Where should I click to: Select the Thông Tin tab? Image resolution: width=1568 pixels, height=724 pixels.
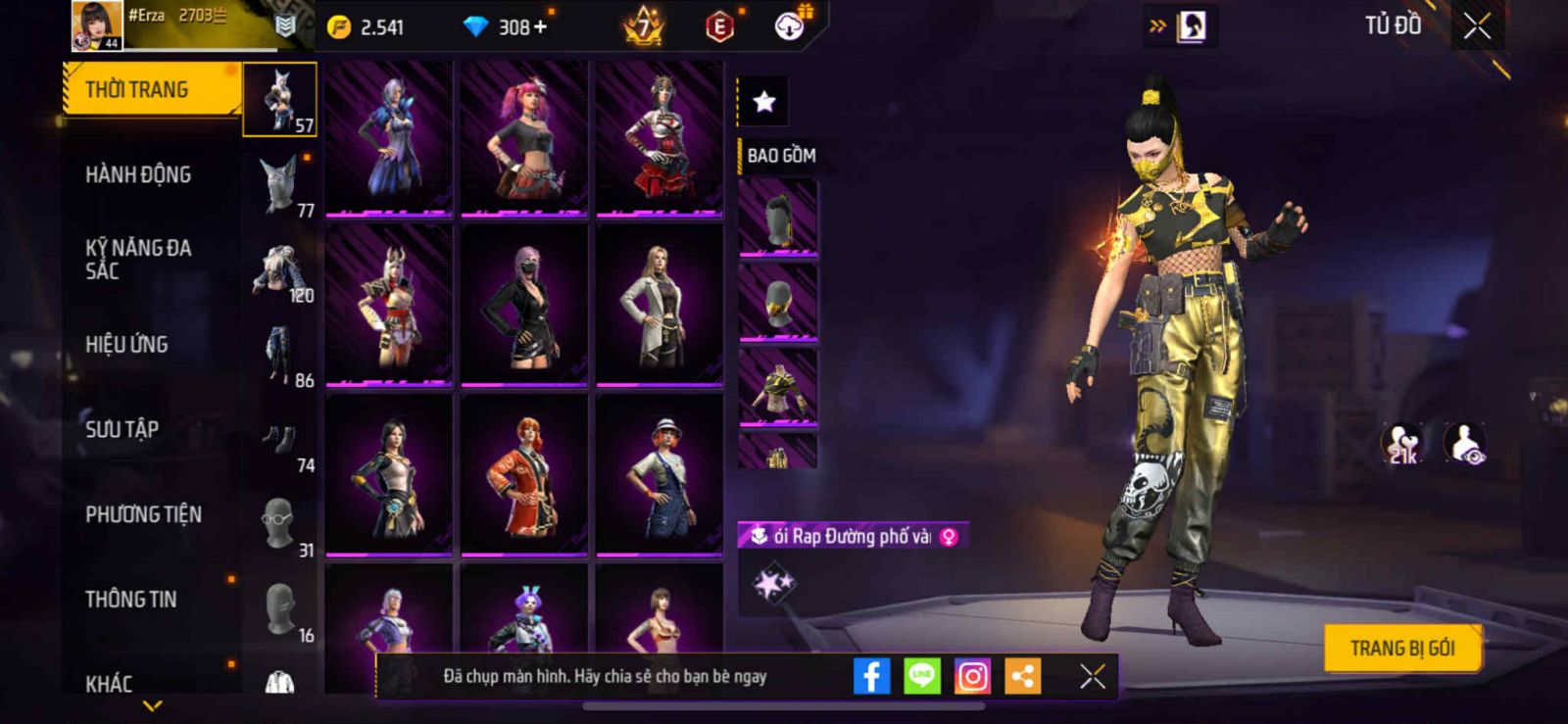tap(130, 600)
